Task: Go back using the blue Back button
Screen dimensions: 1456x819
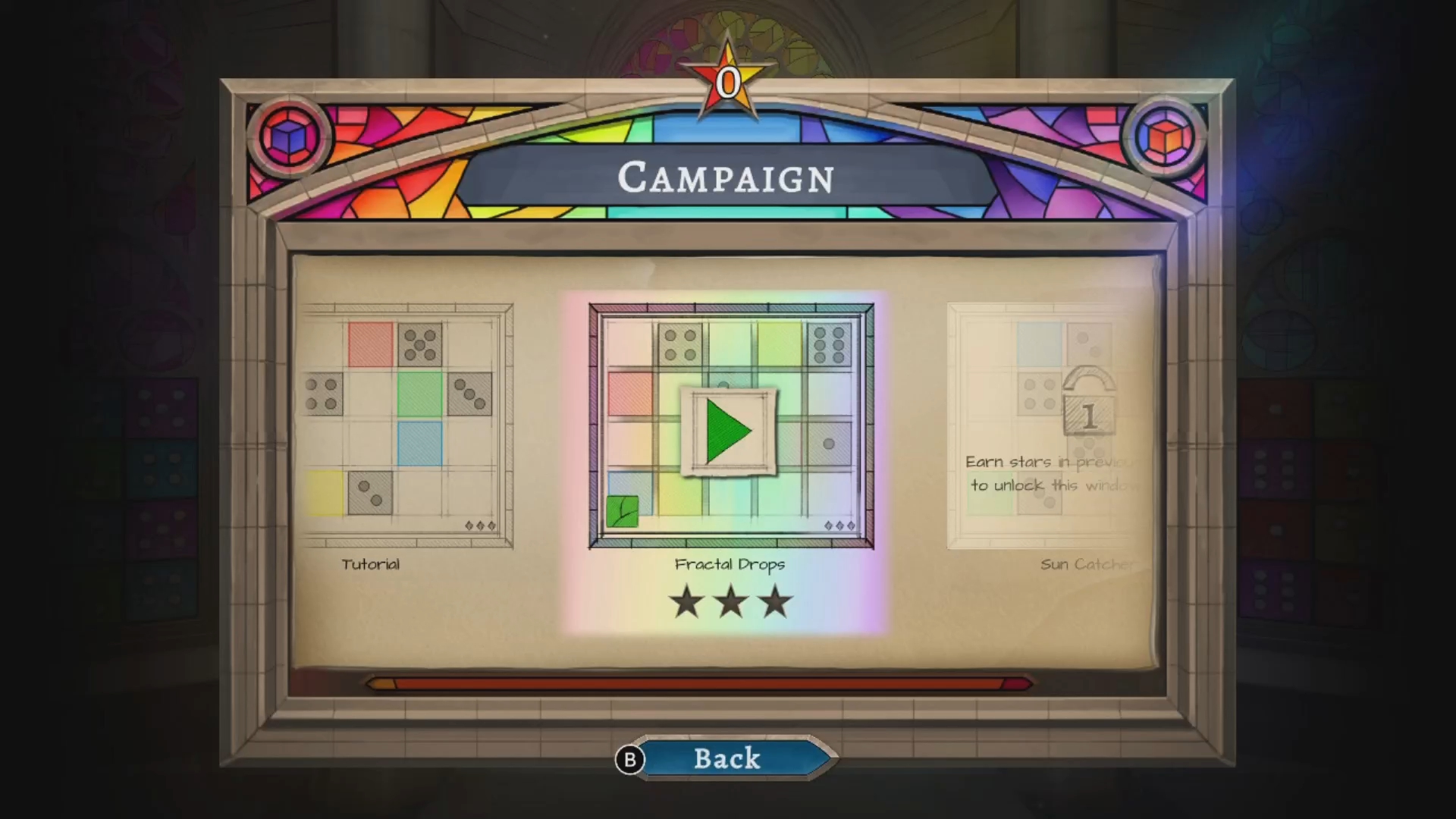Action: [726, 758]
